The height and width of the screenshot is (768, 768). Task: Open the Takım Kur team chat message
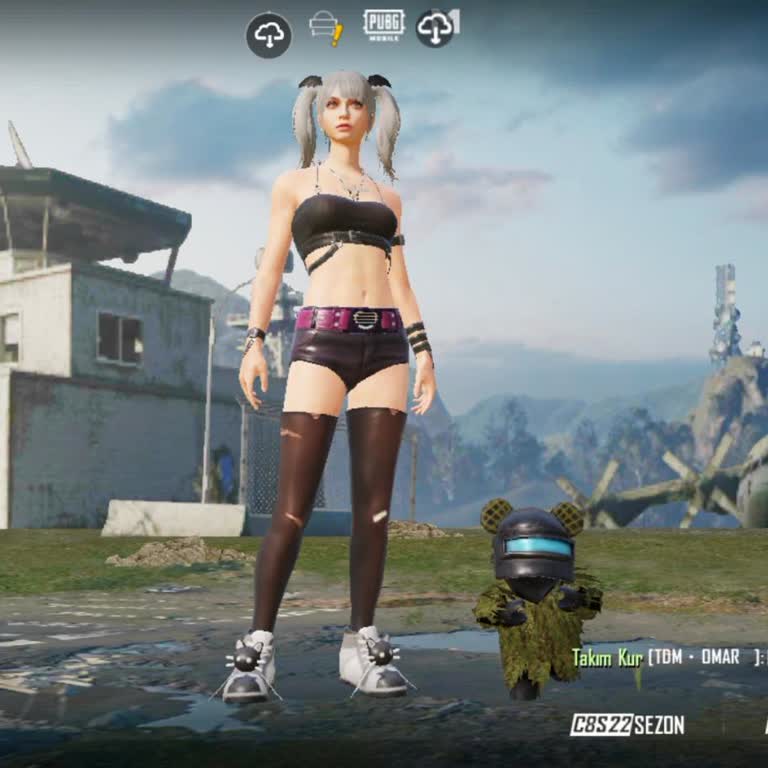pos(667,657)
